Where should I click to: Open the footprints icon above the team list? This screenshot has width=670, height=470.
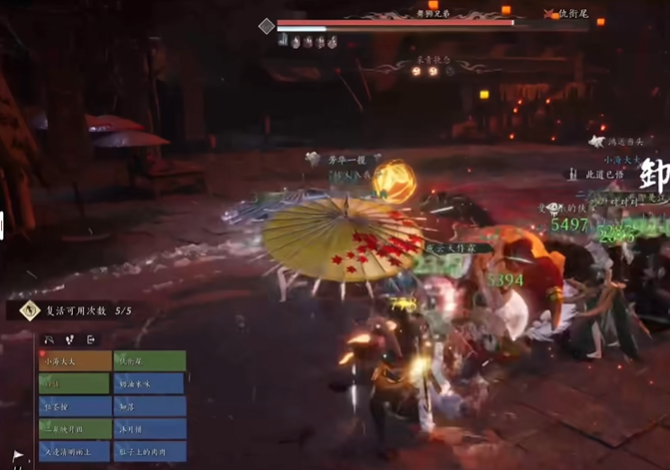[x=71, y=340]
